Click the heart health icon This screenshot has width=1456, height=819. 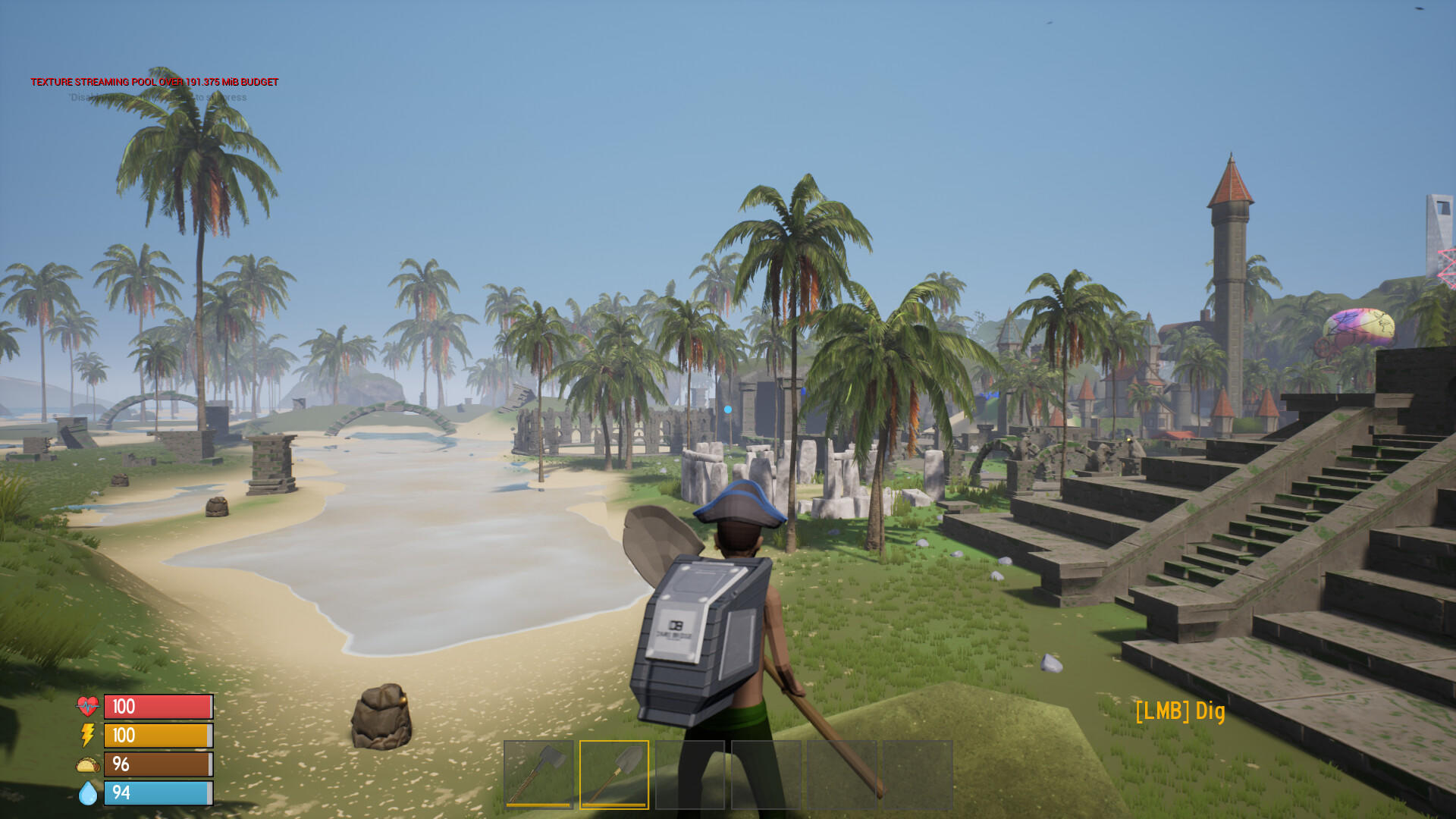(86, 707)
